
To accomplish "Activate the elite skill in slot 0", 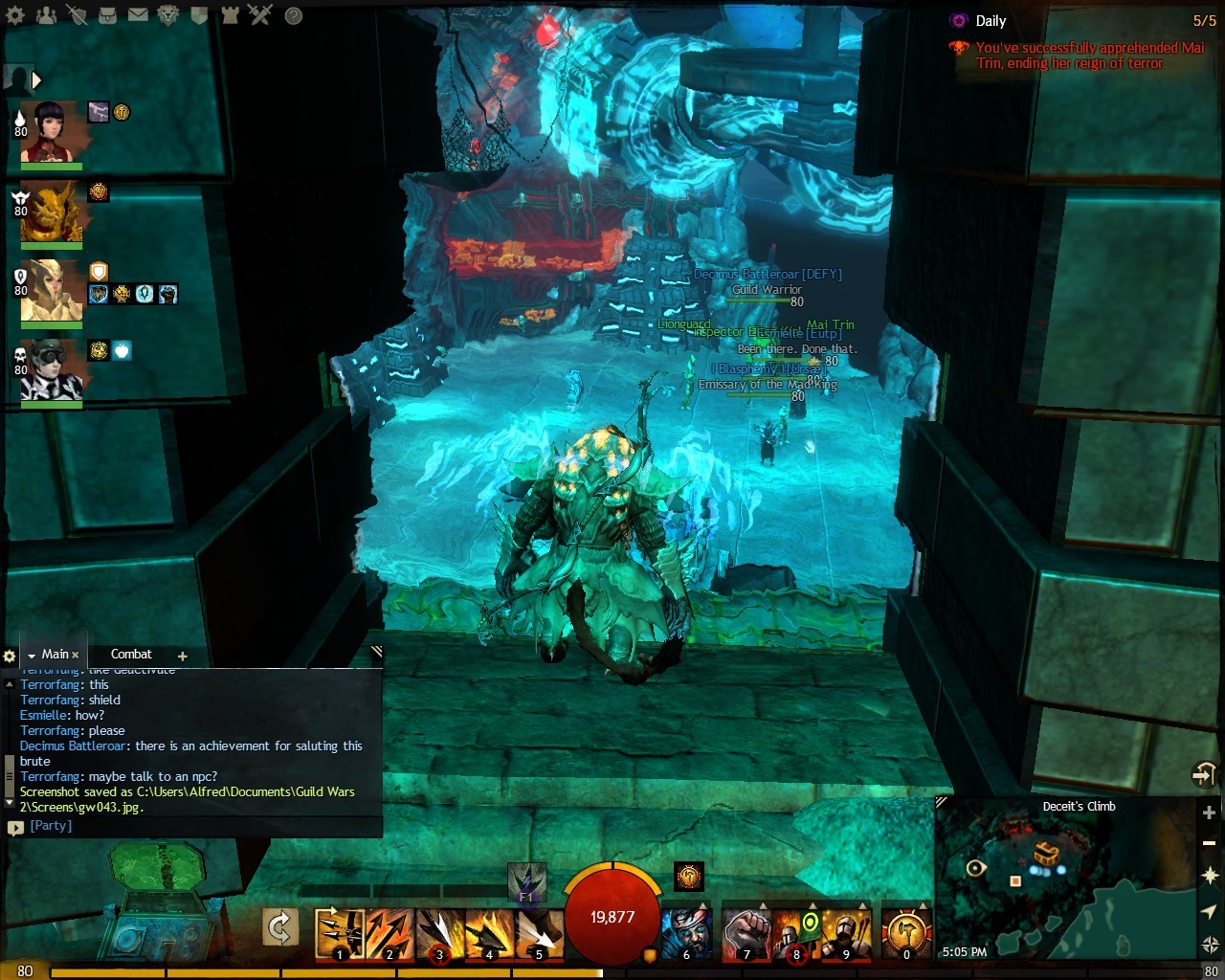I will pos(905,933).
